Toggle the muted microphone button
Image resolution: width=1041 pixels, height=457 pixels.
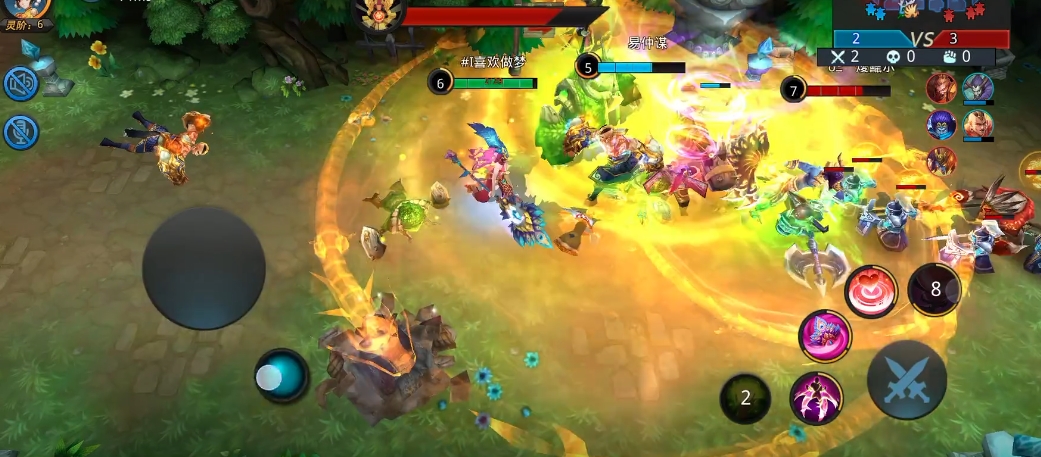pos(21,131)
